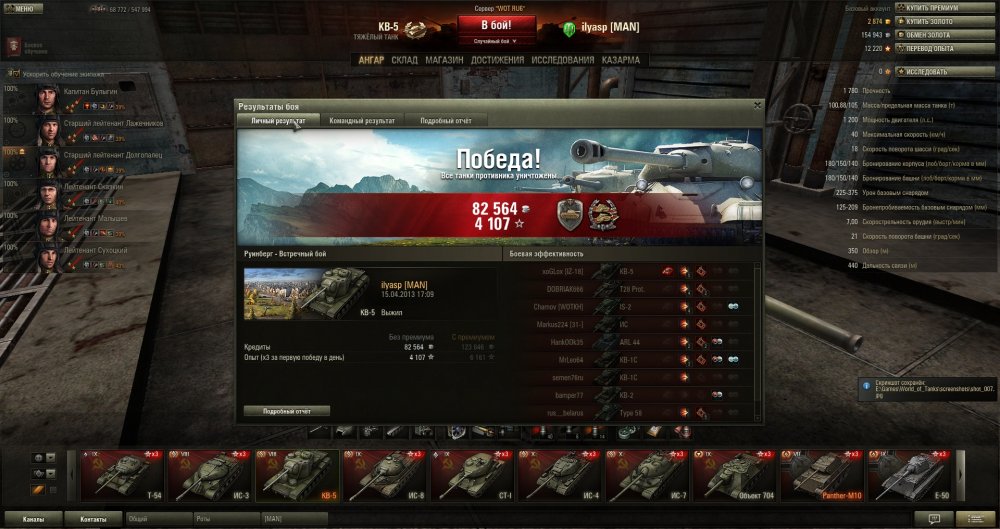1000x529 pixels.
Task: Open the МАГАЗИН tab
Action: [x=444, y=60]
